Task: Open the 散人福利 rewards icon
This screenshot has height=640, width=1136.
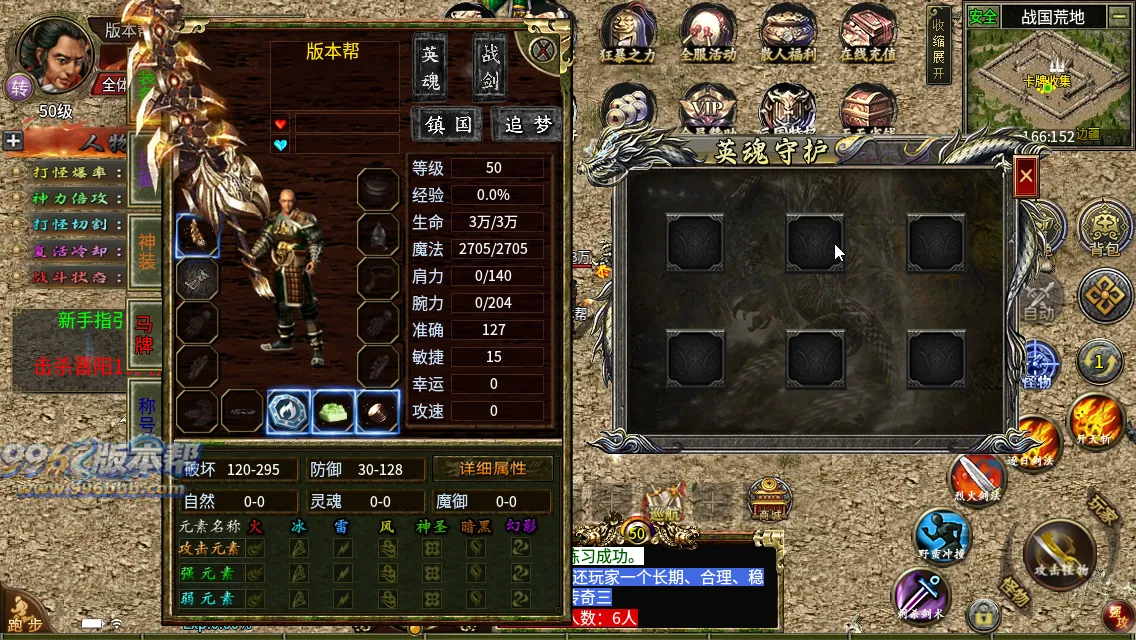Action: (x=788, y=35)
